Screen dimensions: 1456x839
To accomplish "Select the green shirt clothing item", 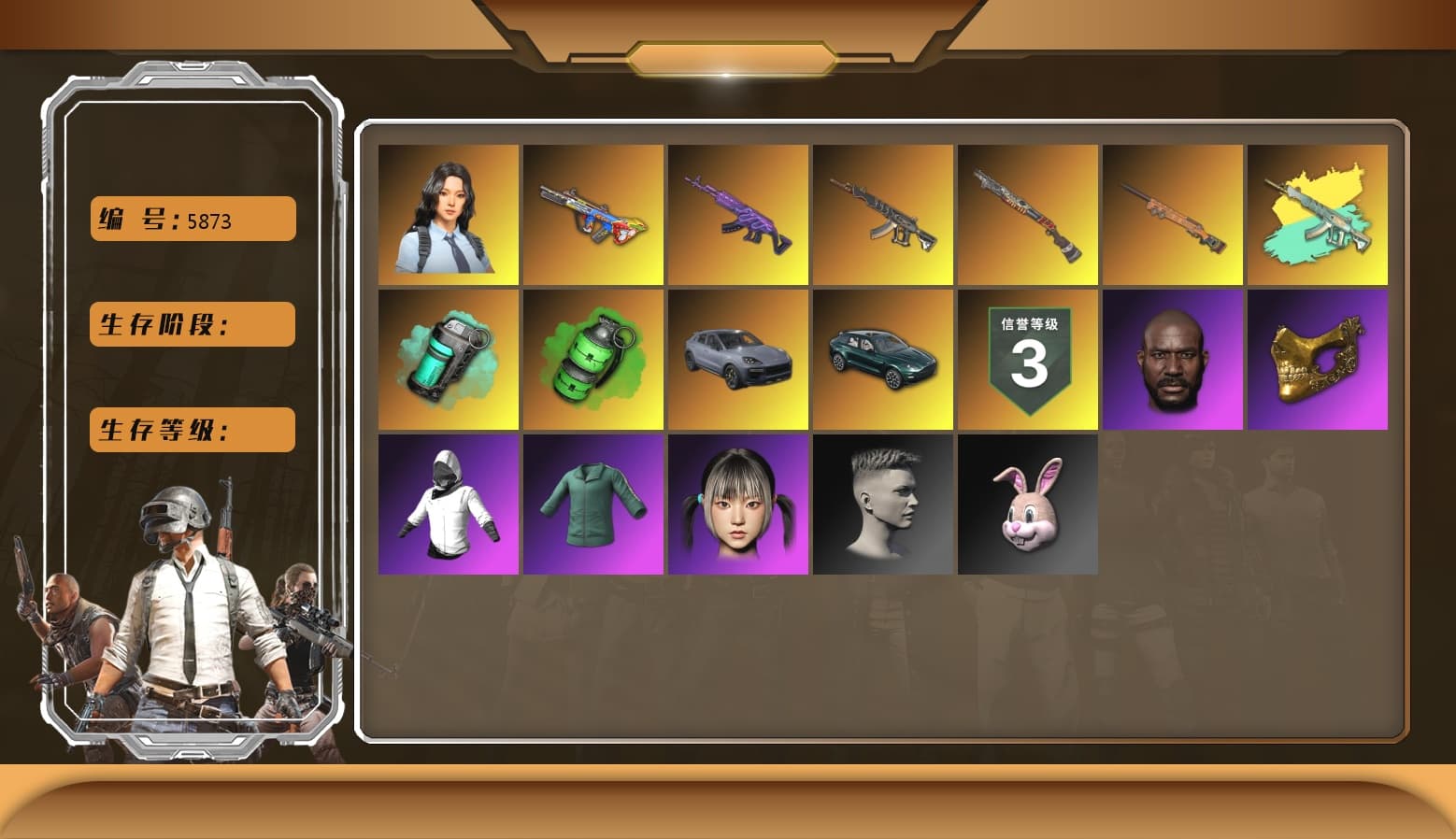I will tap(592, 505).
